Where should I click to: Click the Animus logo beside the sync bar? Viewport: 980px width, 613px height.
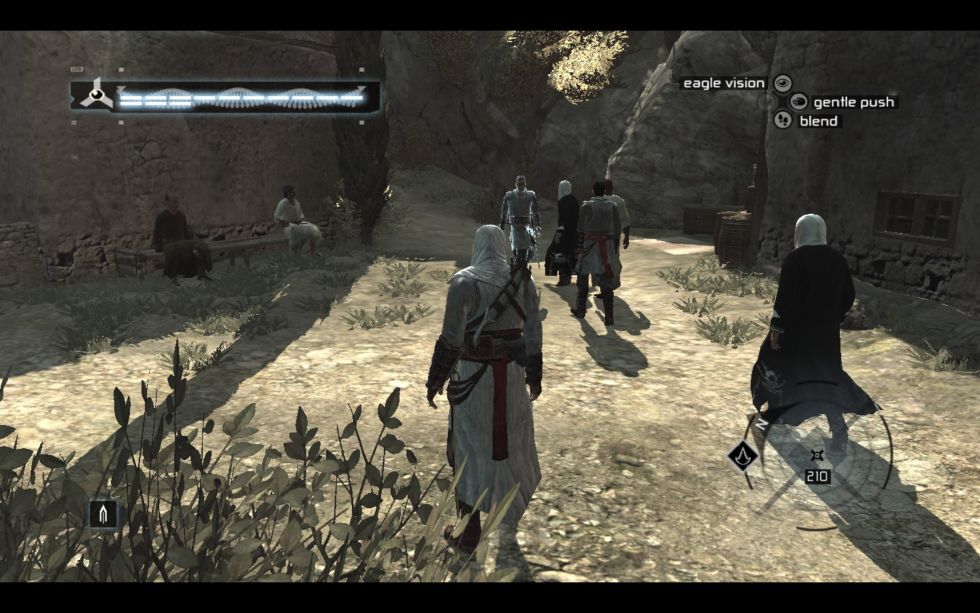point(95,96)
